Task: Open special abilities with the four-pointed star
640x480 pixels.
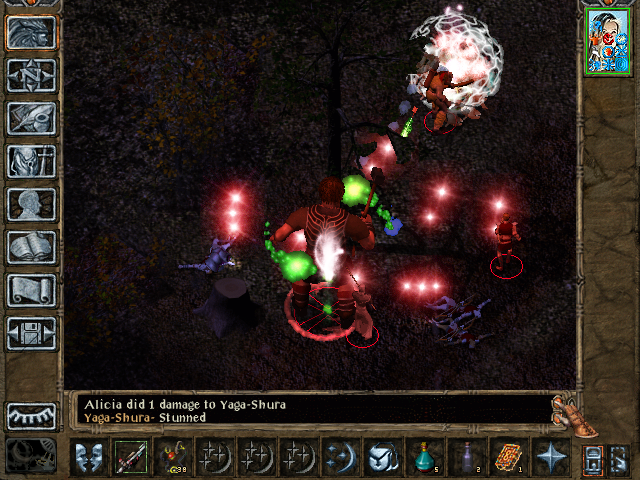Action: (550, 457)
